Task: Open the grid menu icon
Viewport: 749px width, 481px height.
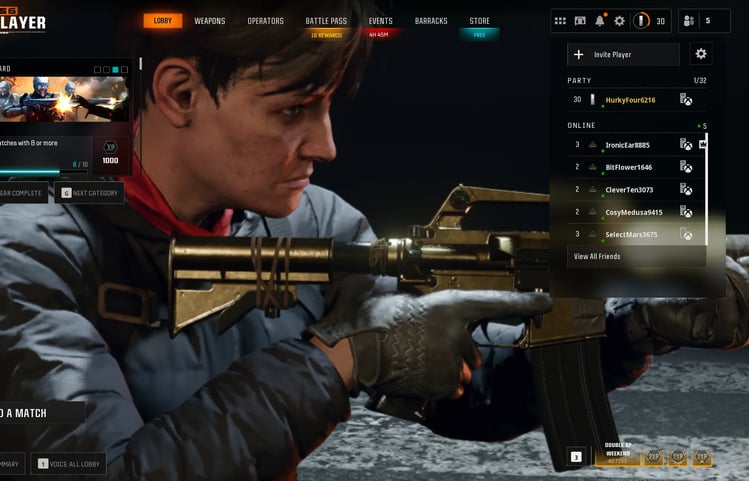Action: [560, 21]
